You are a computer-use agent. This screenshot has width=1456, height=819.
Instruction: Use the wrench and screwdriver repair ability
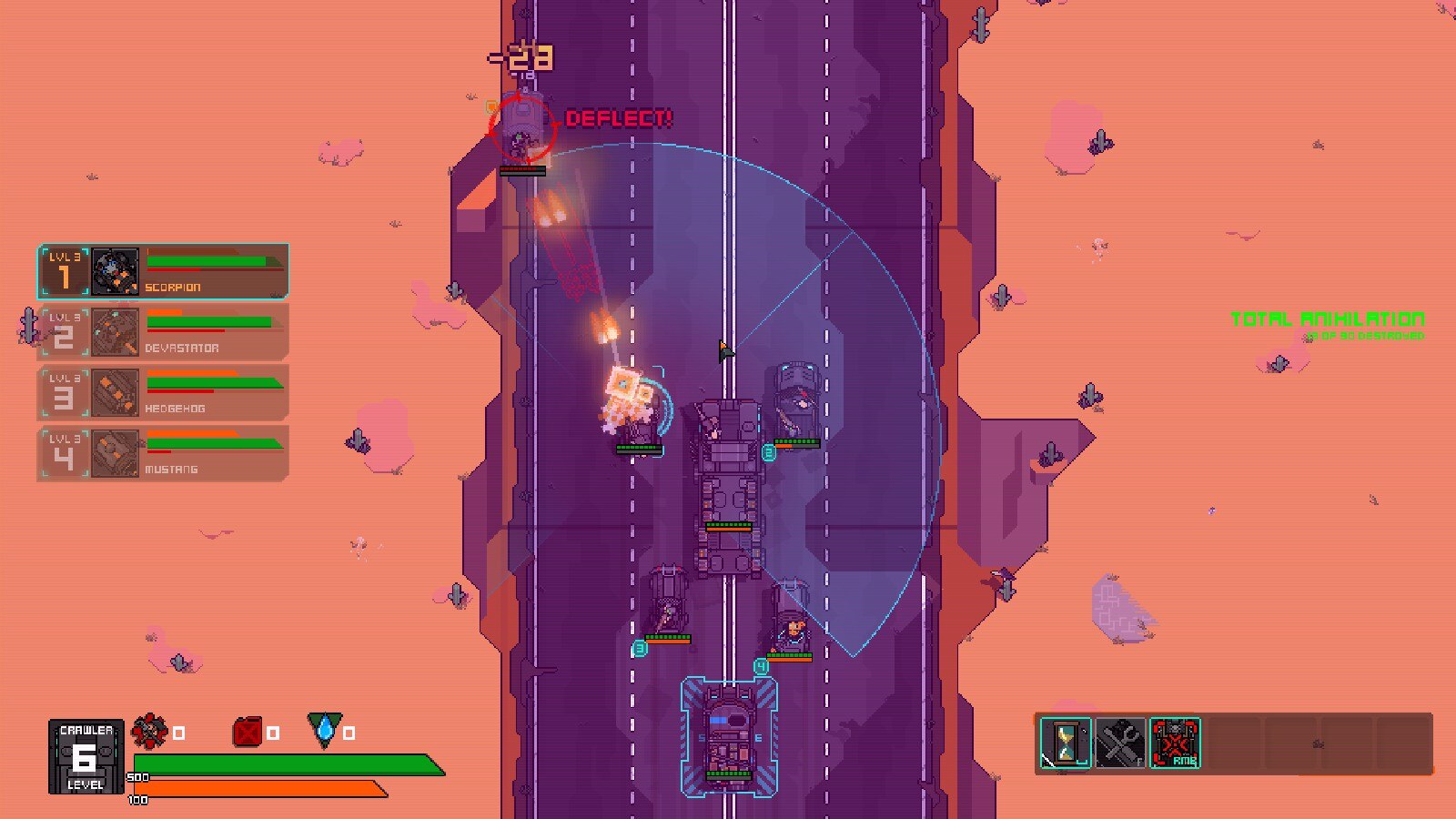click(1120, 743)
